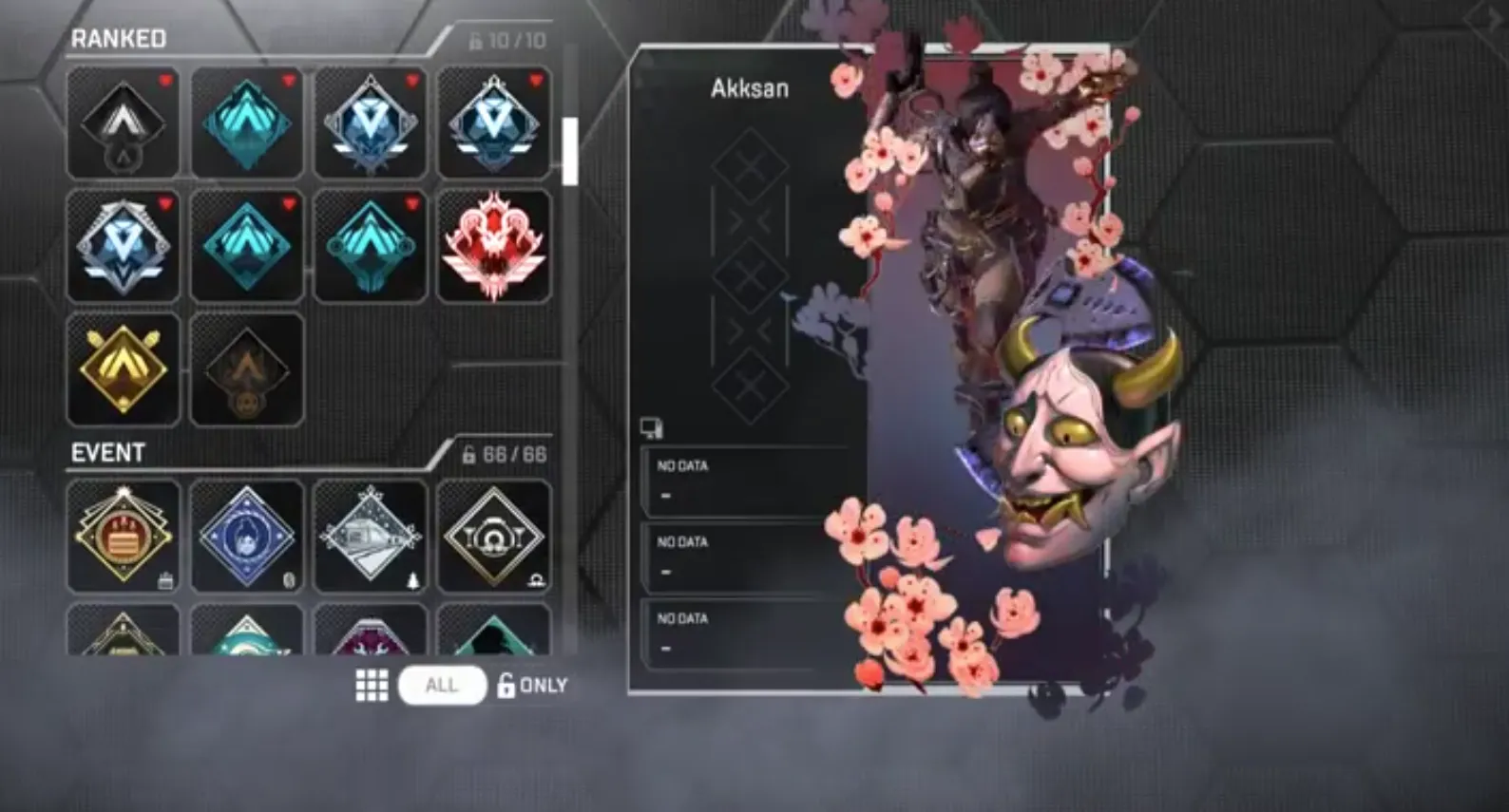The image size is (1509, 812).
Task: Select the blue flame event badge
Action: (x=246, y=535)
